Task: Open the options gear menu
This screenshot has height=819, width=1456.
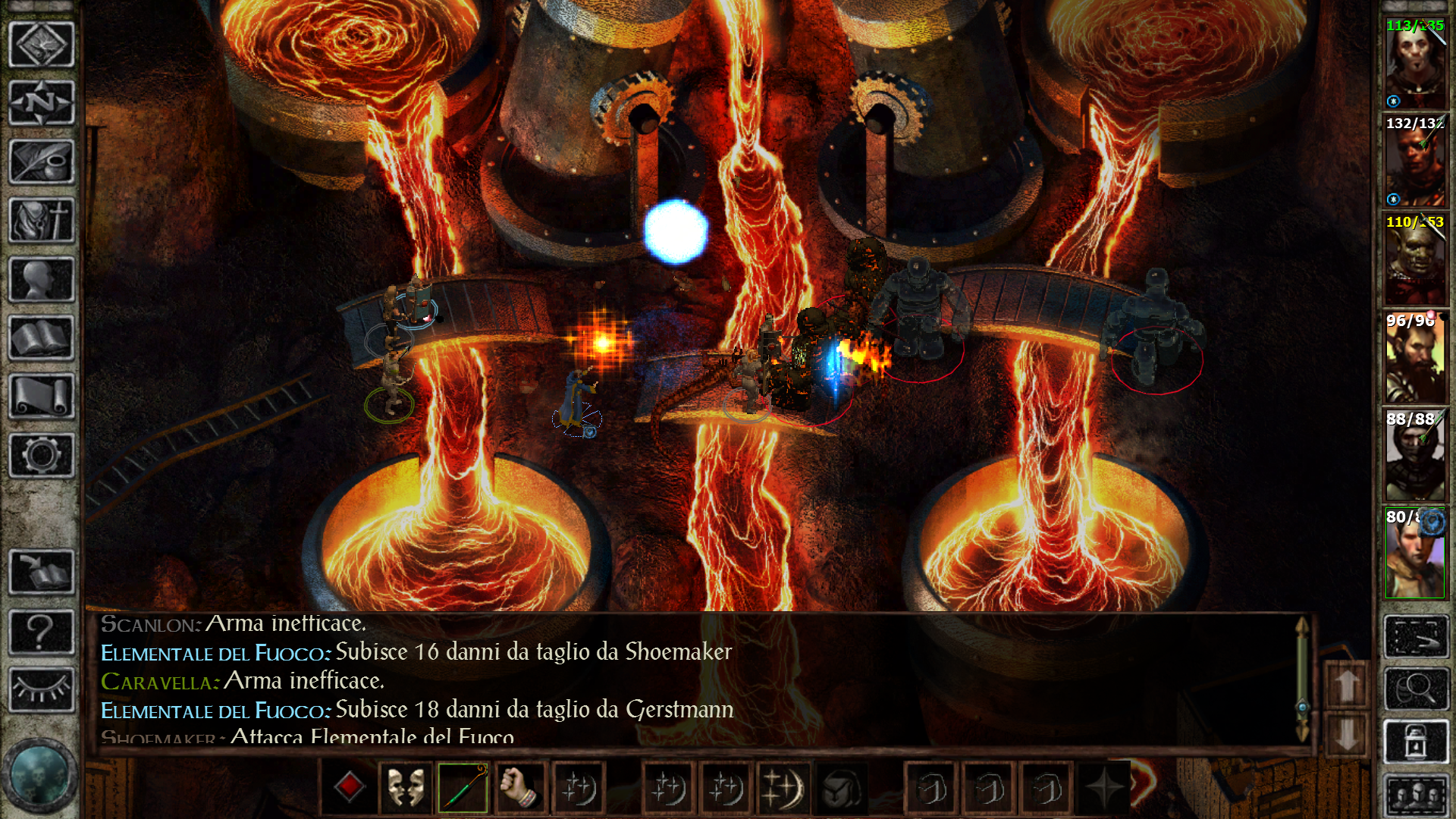Action: tap(41, 456)
